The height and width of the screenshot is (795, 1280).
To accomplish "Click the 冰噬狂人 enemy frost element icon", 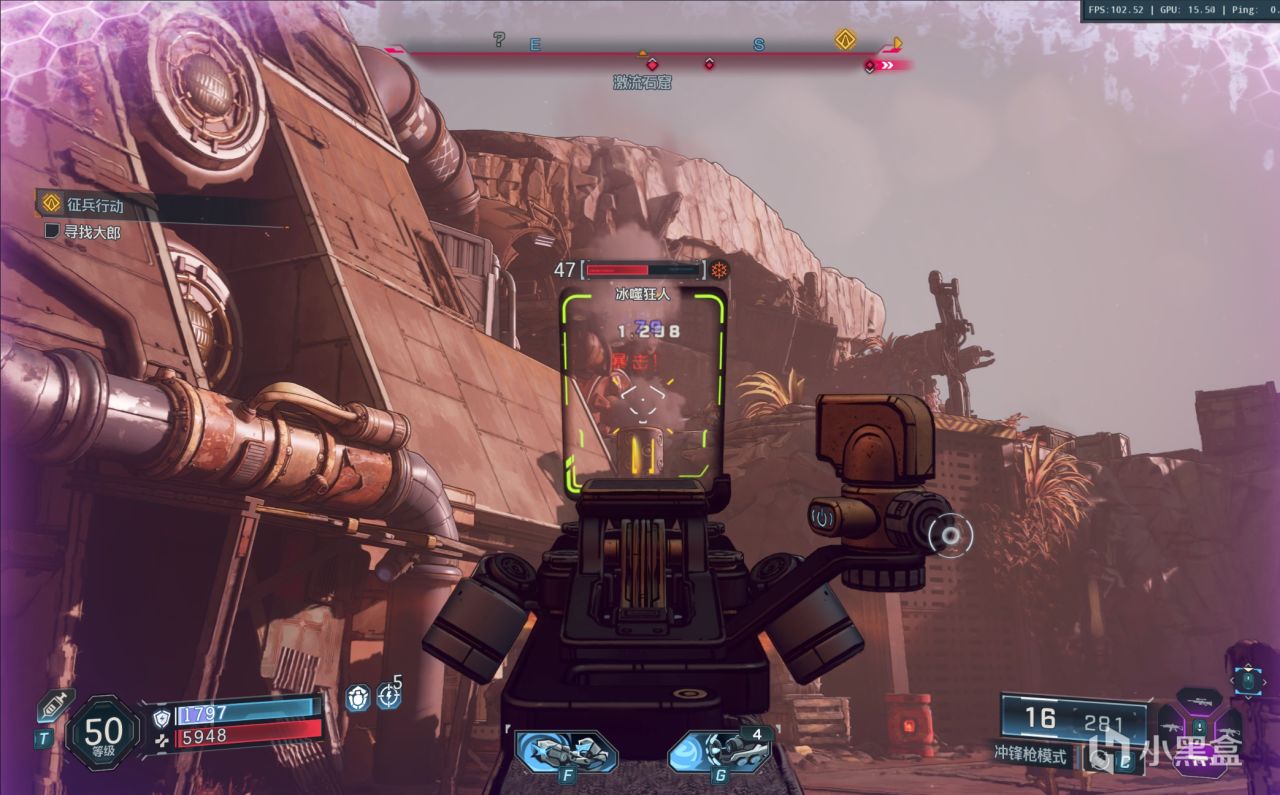I will tap(718, 269).
